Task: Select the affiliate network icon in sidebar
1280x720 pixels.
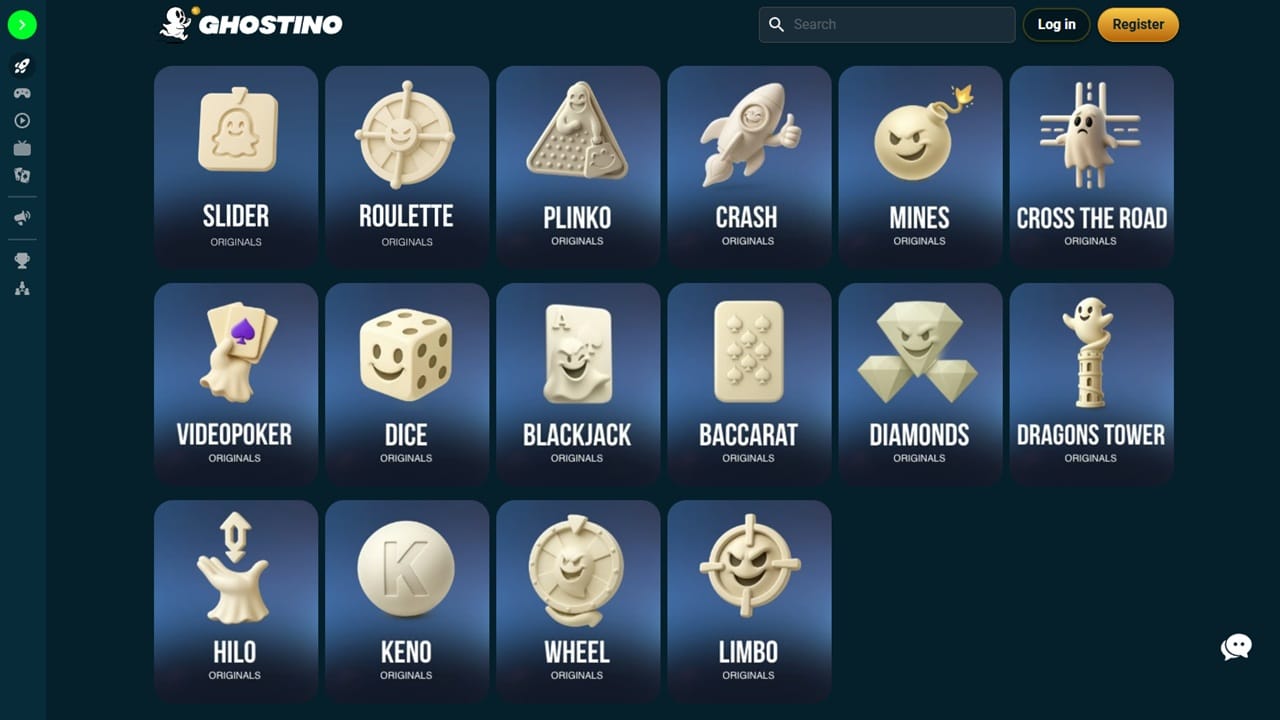Action: click(x=21, y=288)
